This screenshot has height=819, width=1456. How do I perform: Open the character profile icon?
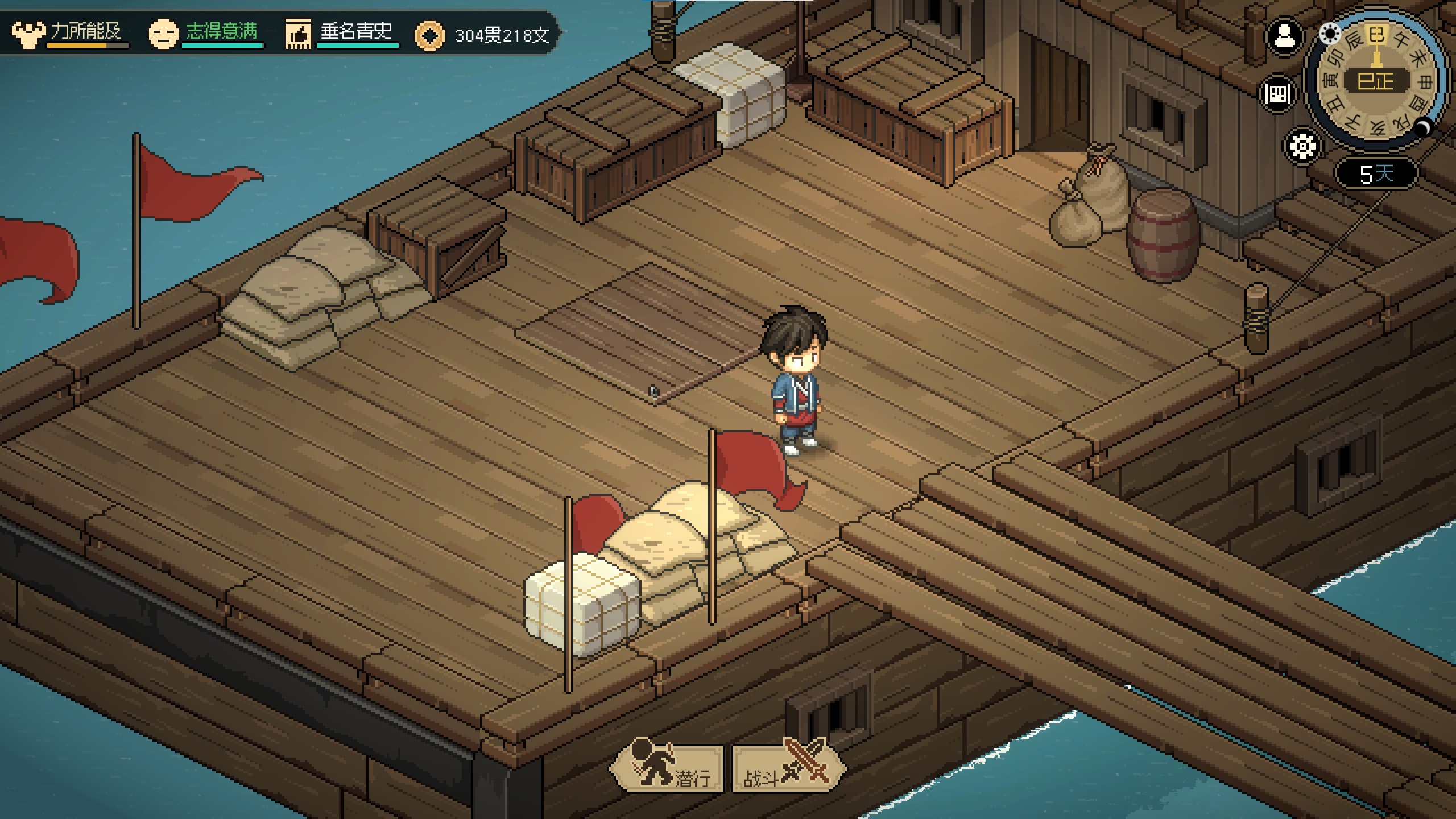tap(1284, 38)
